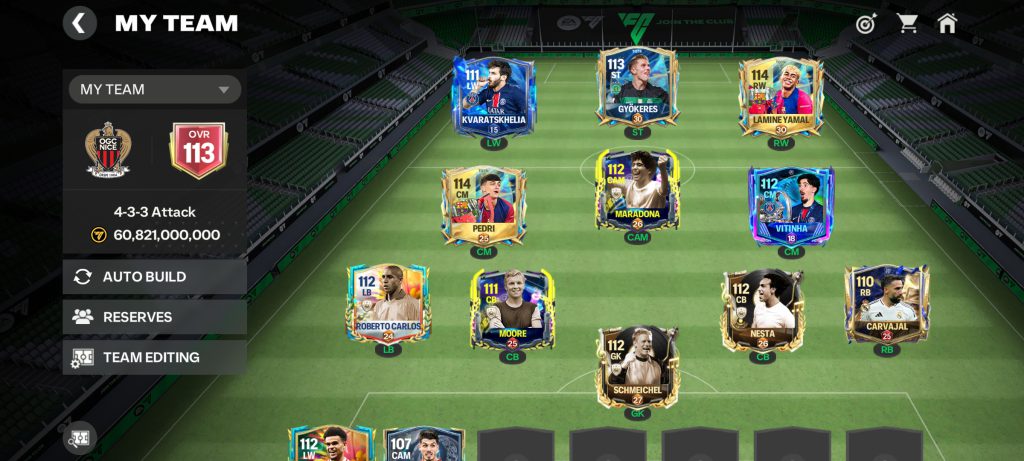Open the store cart icon
Image resolution: width=1024 pixels, height=461 pixels.
(x=907, y=23)
